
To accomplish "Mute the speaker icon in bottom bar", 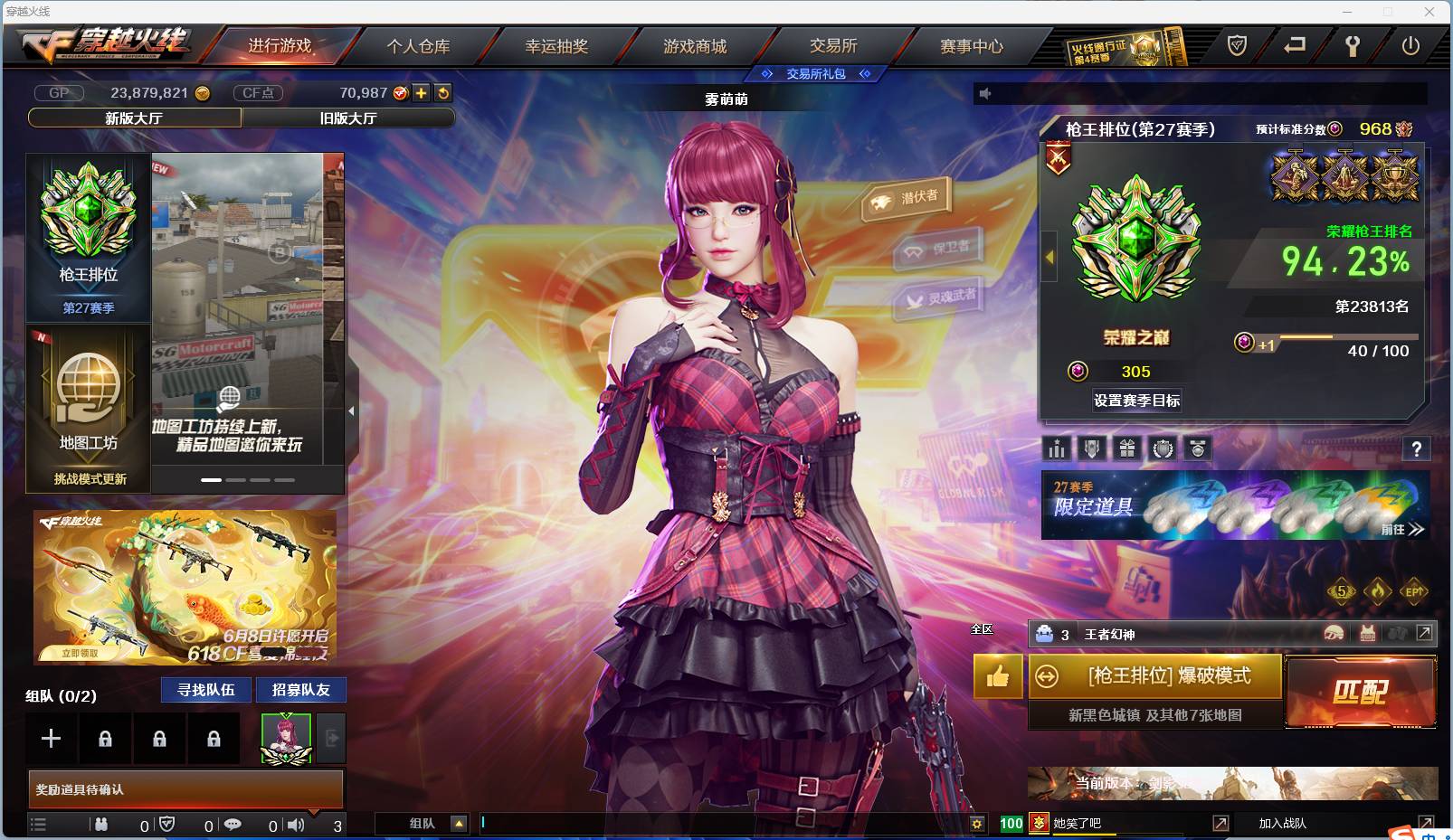I will (296, 824).
